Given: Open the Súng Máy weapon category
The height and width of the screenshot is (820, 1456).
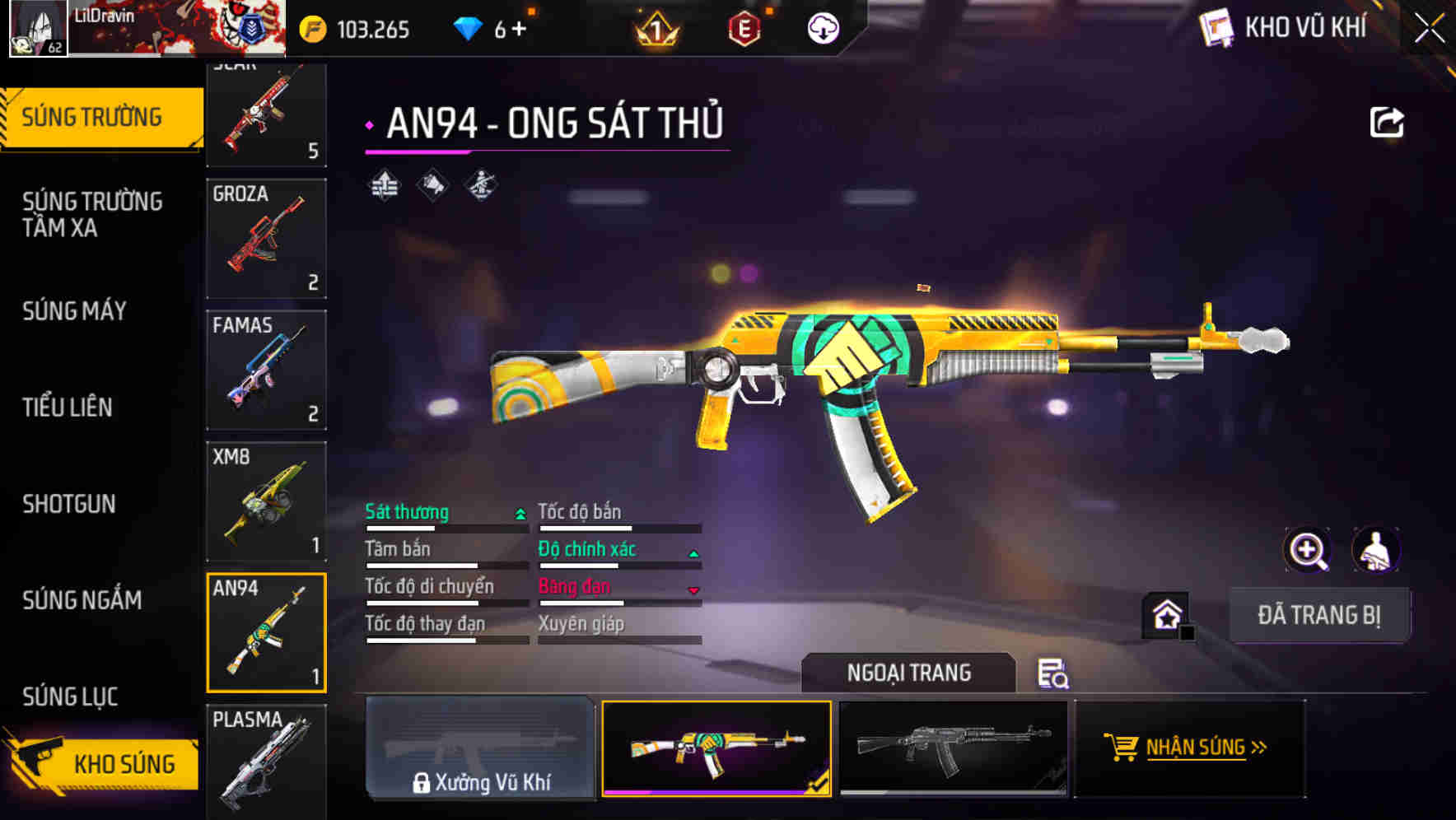Looking at the screenshot, I should (75, 311).
